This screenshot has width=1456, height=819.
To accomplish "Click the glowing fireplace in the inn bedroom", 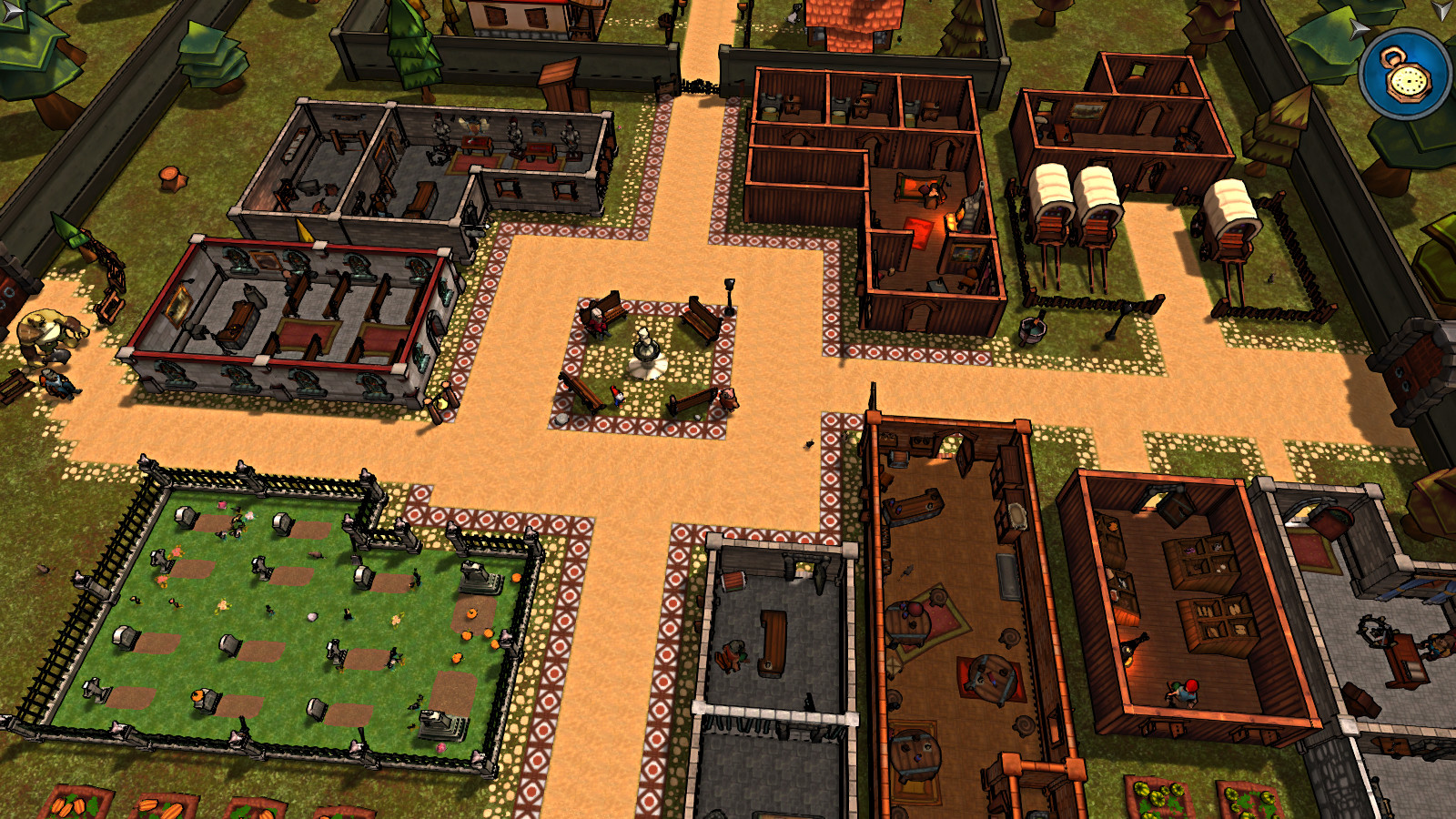I will pos(957,218).
